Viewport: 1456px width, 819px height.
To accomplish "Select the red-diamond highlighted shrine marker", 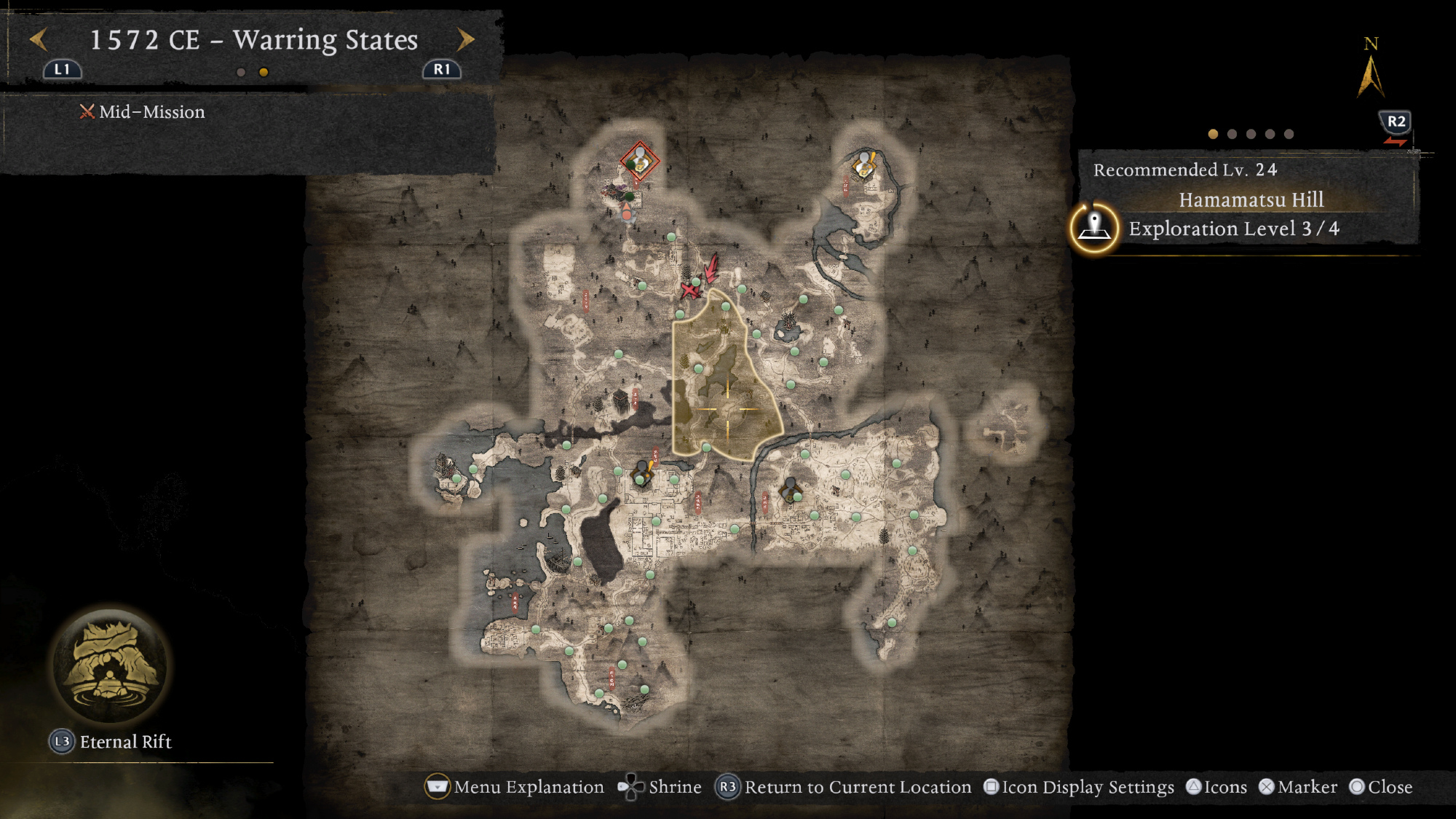I will tap(639, 161).
